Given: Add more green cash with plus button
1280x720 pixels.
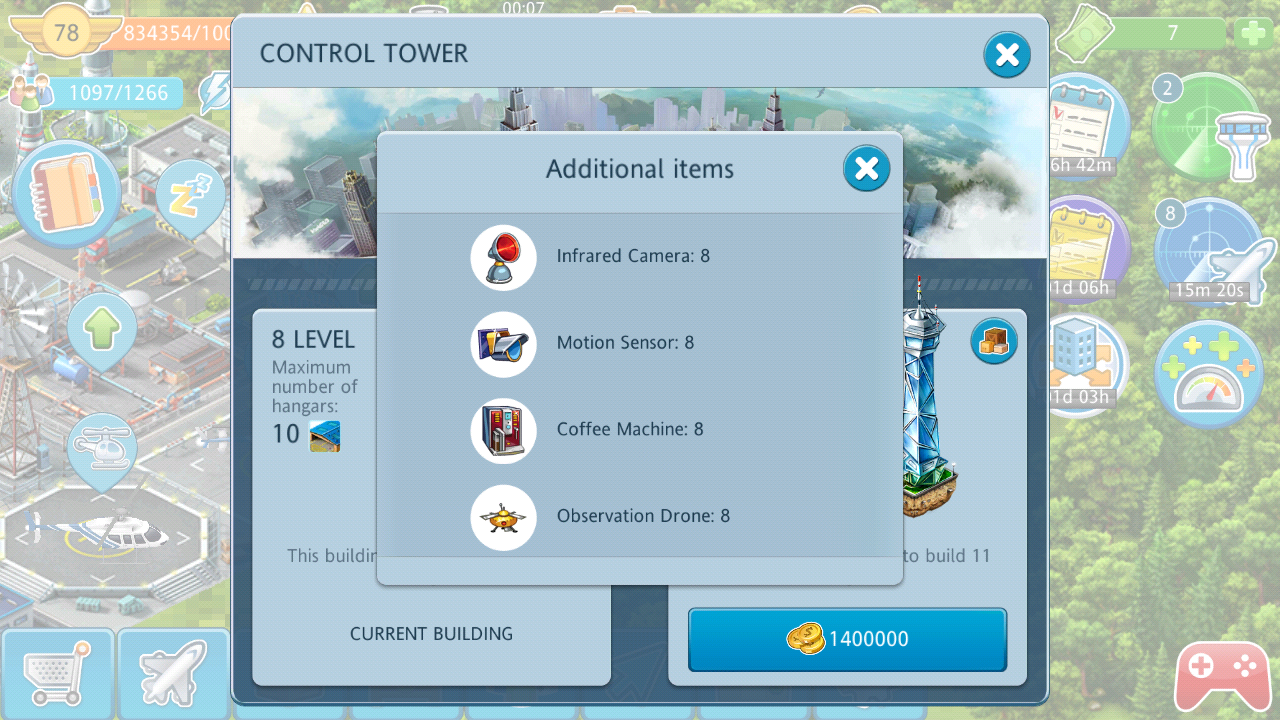Looking at the screenshot, I should (1254, 34).
